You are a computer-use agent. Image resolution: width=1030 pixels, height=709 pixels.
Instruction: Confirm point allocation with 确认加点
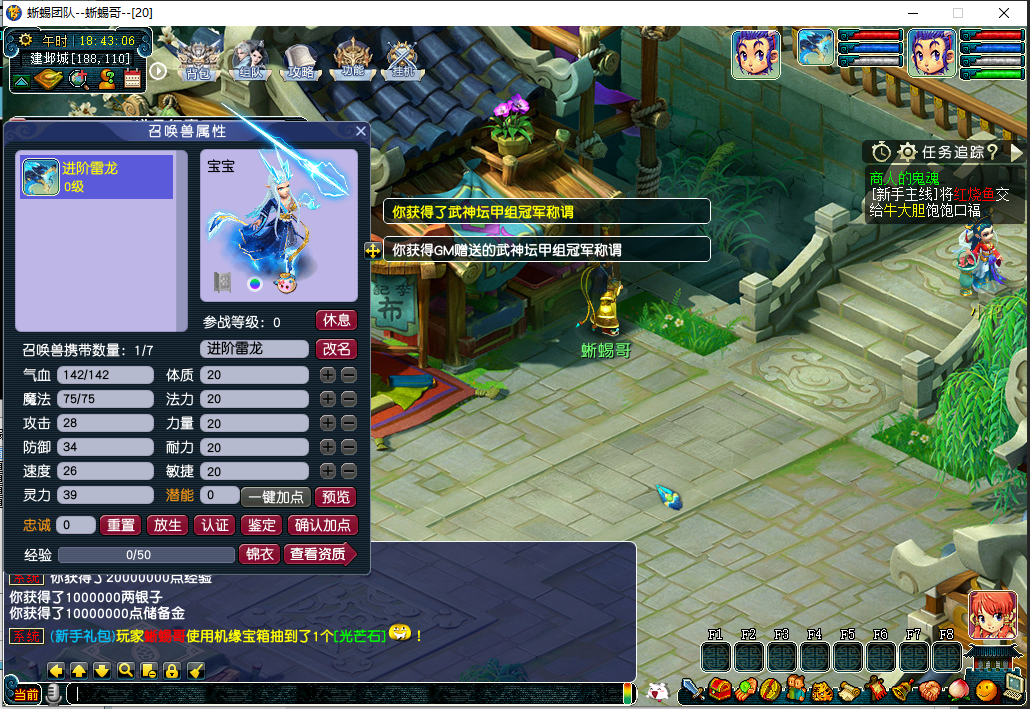point(323,525)
